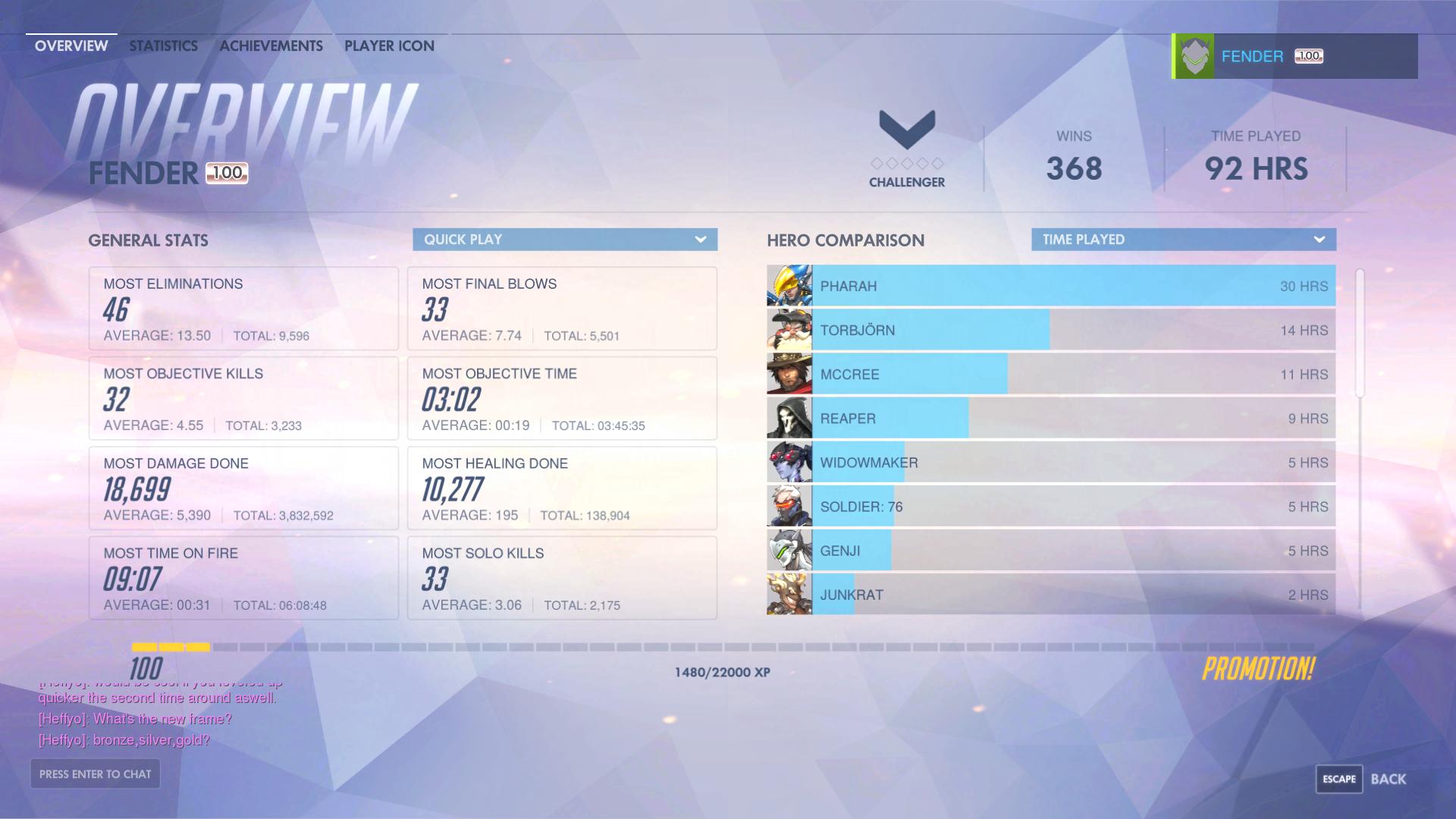Click the Back button

pyautogui.click(x=1391, y=778)
